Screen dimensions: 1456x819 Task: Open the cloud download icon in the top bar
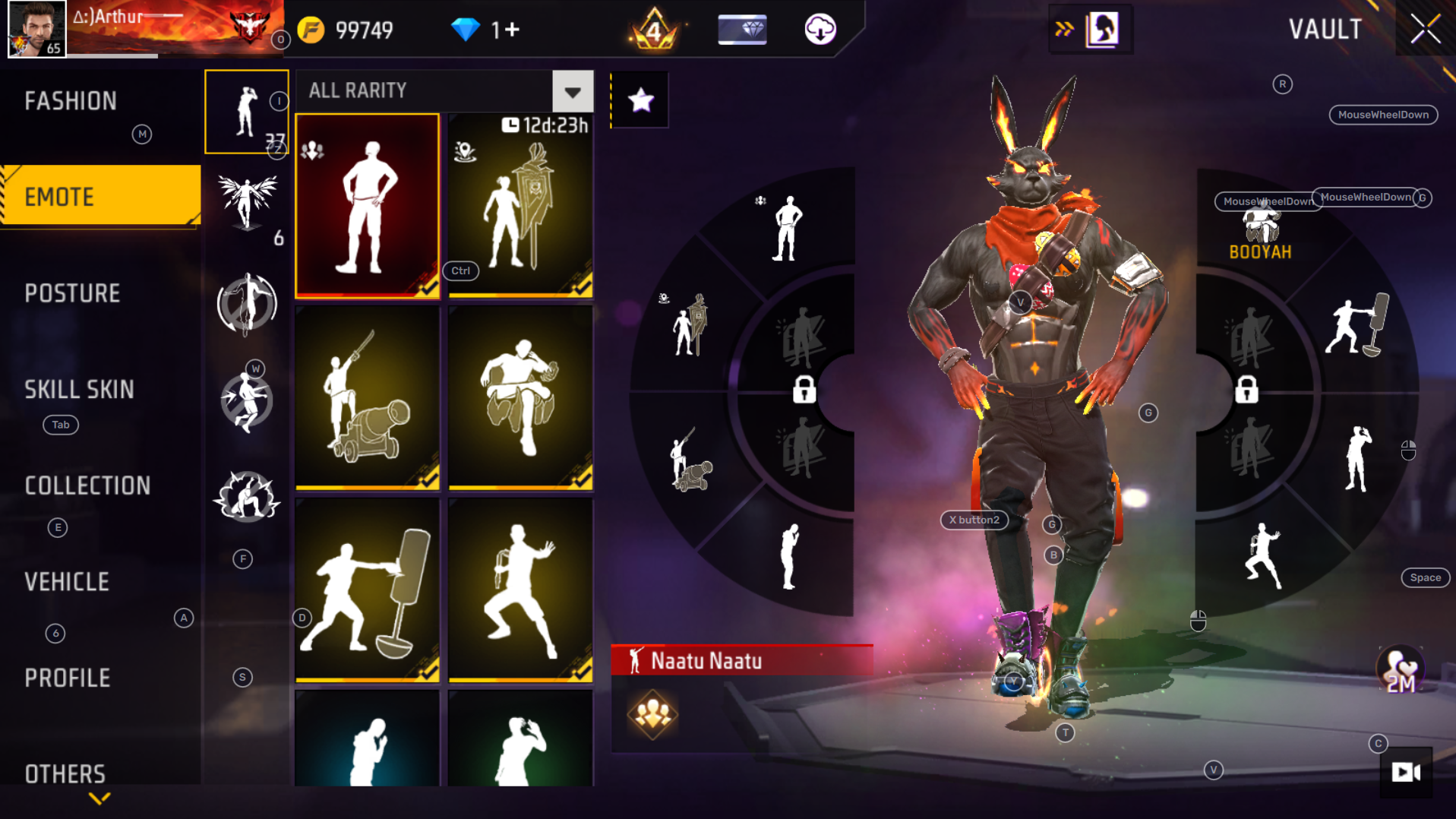[x=820, y=29]
